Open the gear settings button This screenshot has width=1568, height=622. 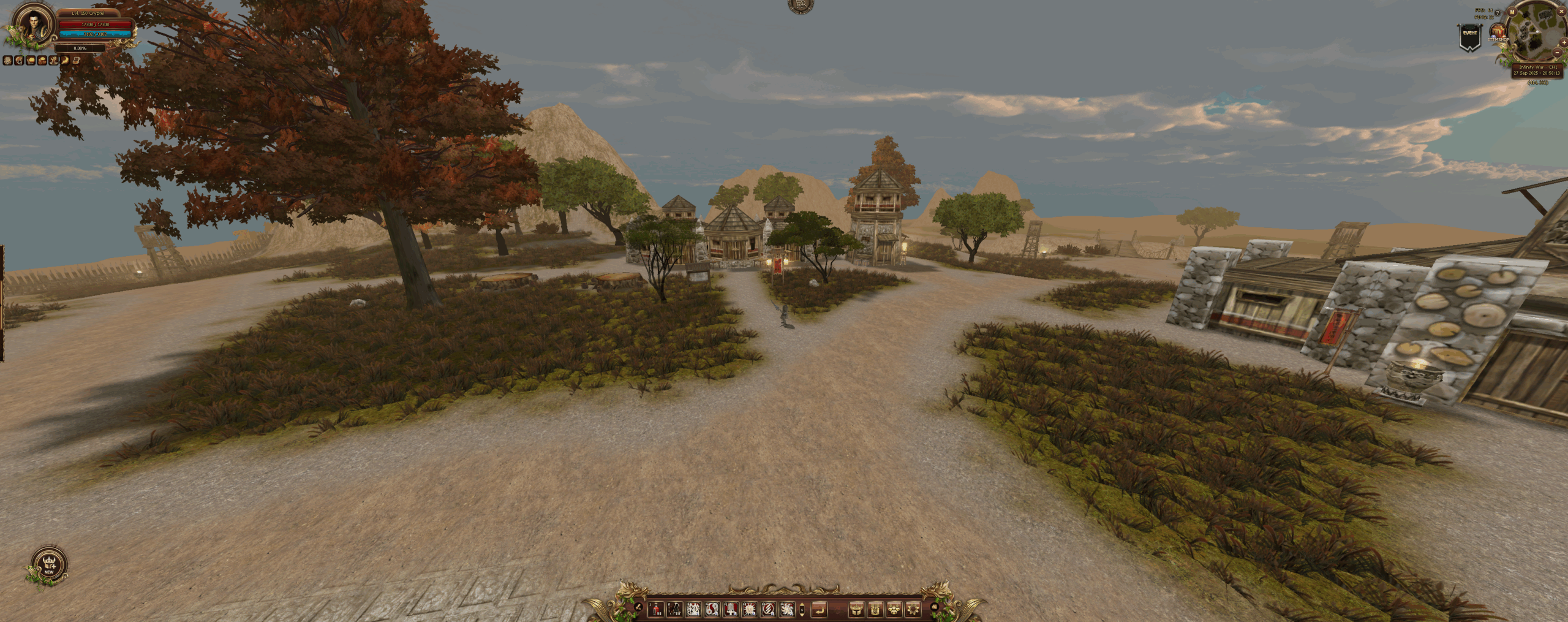[913, 609]
